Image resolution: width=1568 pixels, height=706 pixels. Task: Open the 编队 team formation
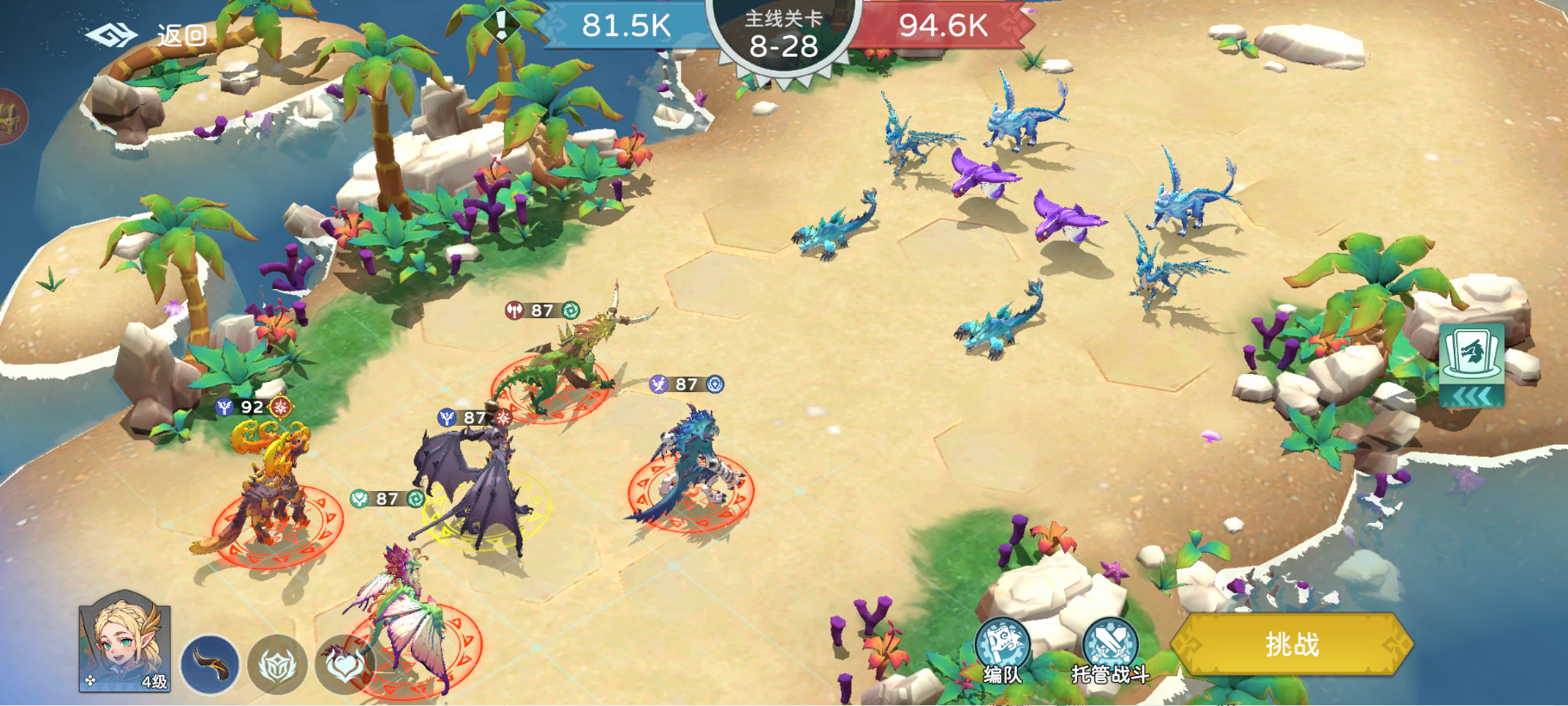(1002, 650)
